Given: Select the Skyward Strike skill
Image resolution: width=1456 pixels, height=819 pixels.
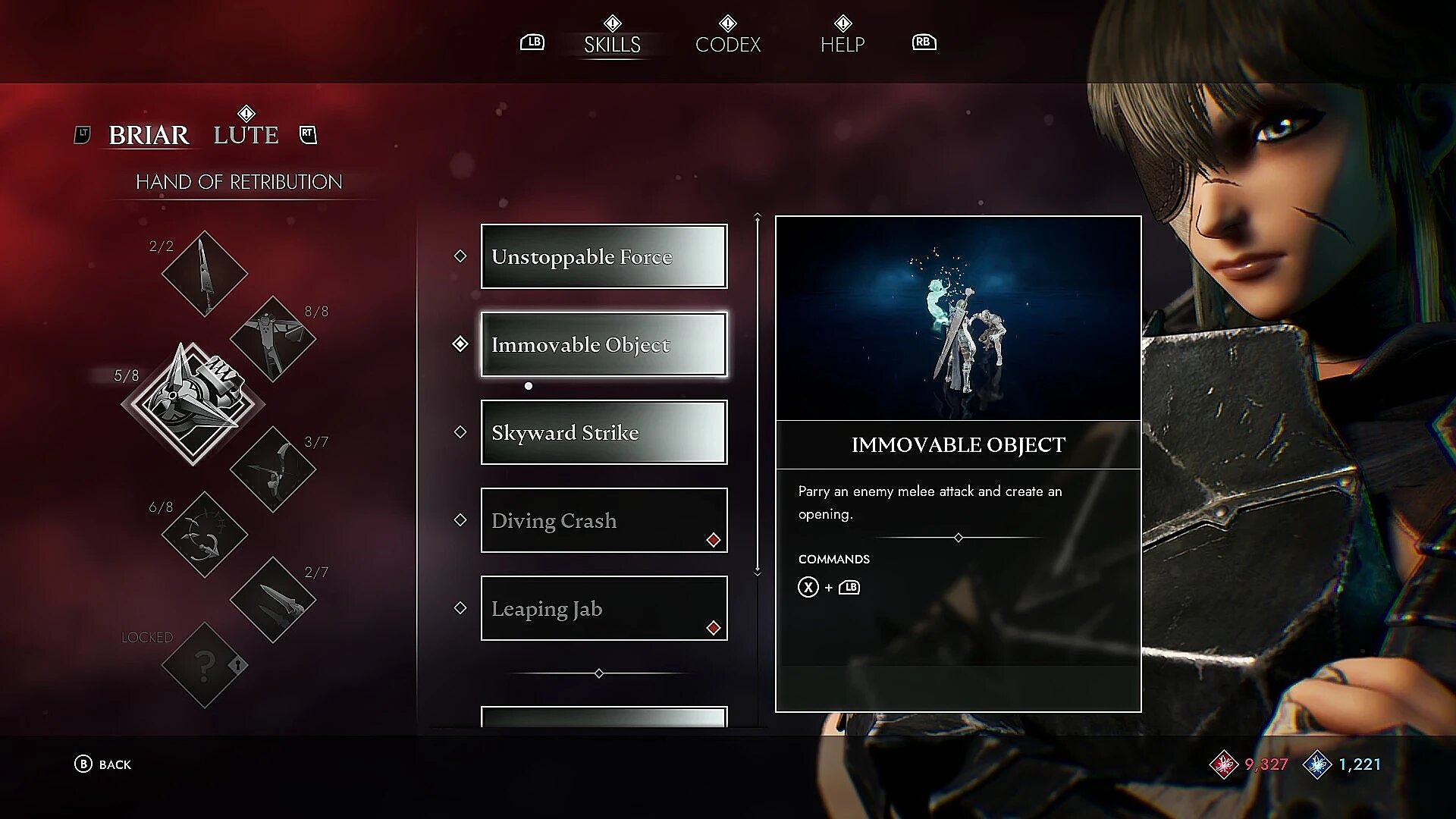Looking at the screenshot, I should pyautogui.click(x=604, y=432).
